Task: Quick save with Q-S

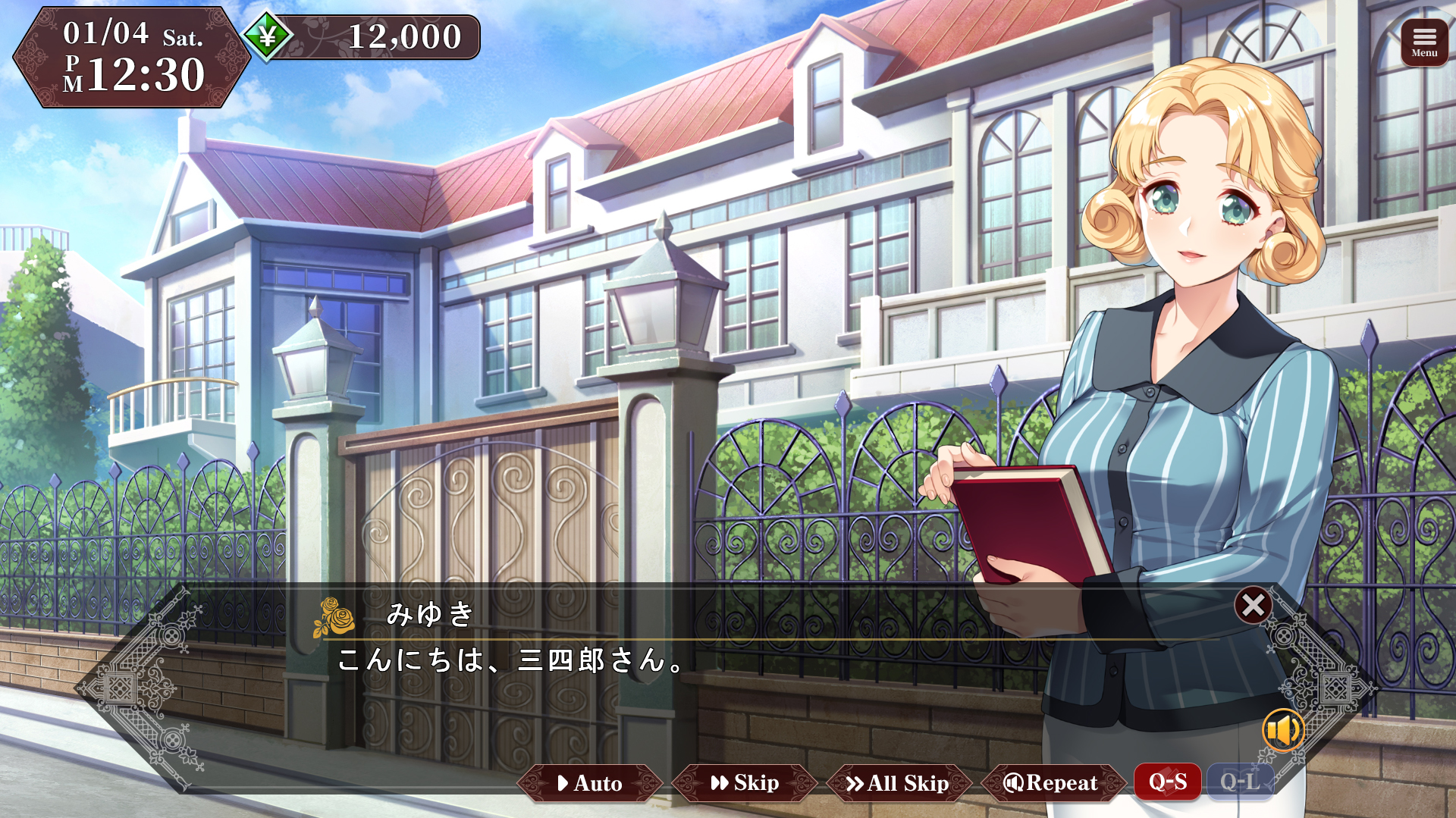Action: point(1167,781)
